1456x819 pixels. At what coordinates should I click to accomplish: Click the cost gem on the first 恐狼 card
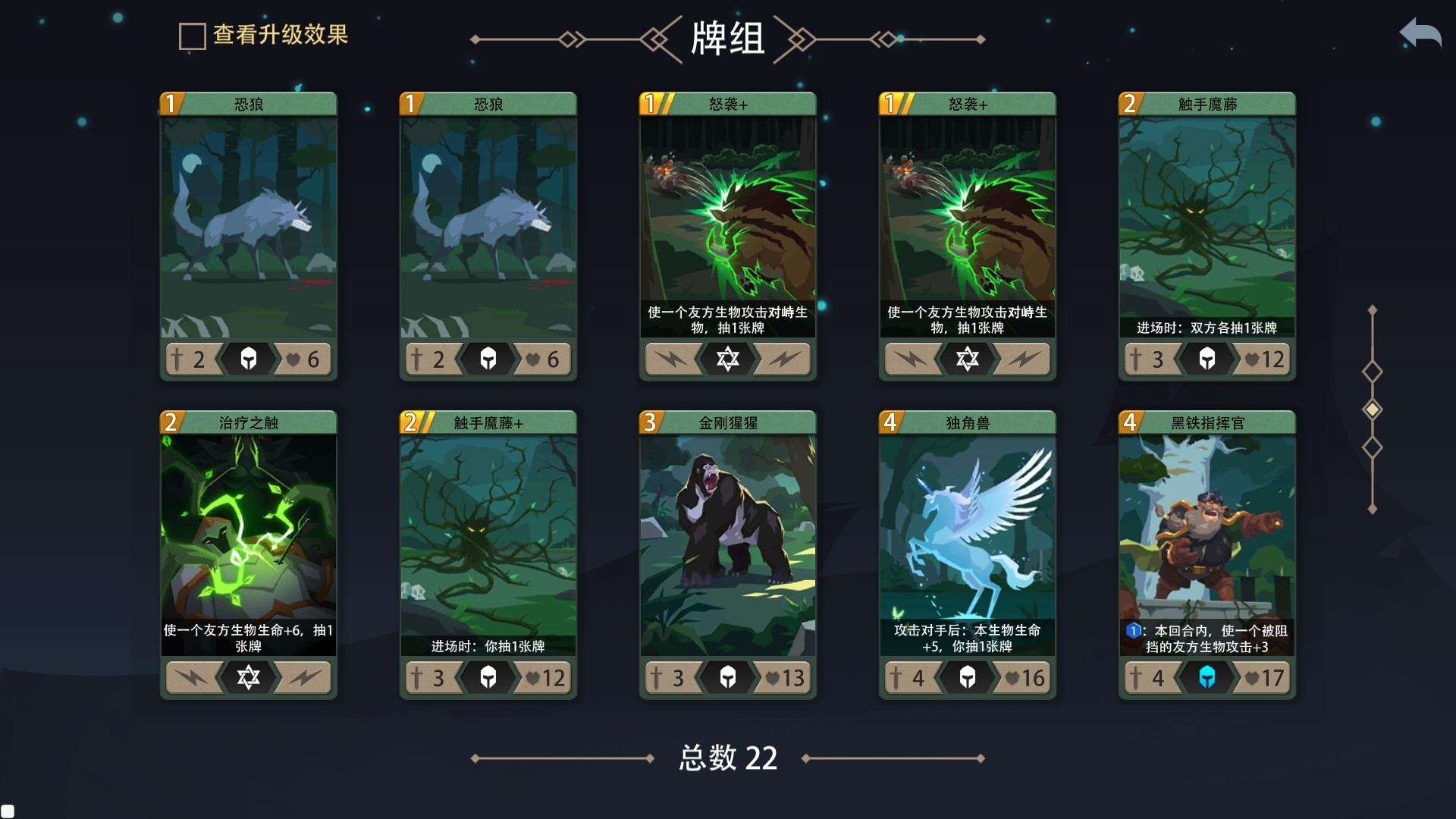(x=171, y=103)
